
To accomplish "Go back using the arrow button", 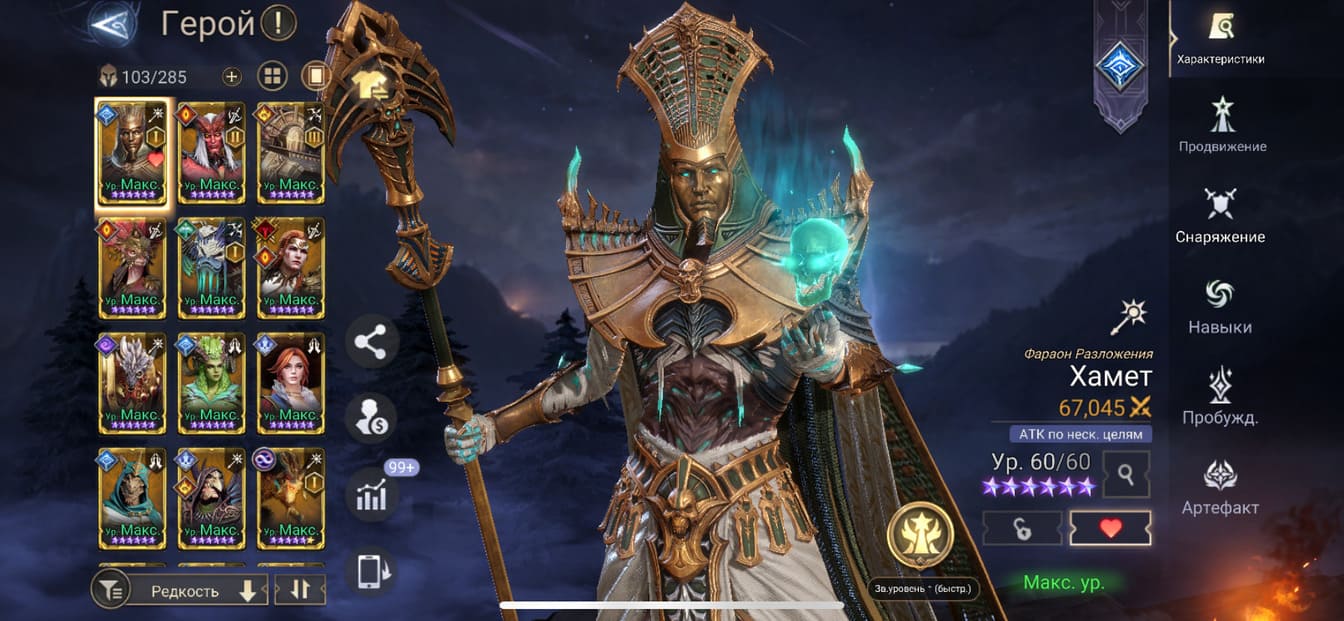I will coord(112,24).
